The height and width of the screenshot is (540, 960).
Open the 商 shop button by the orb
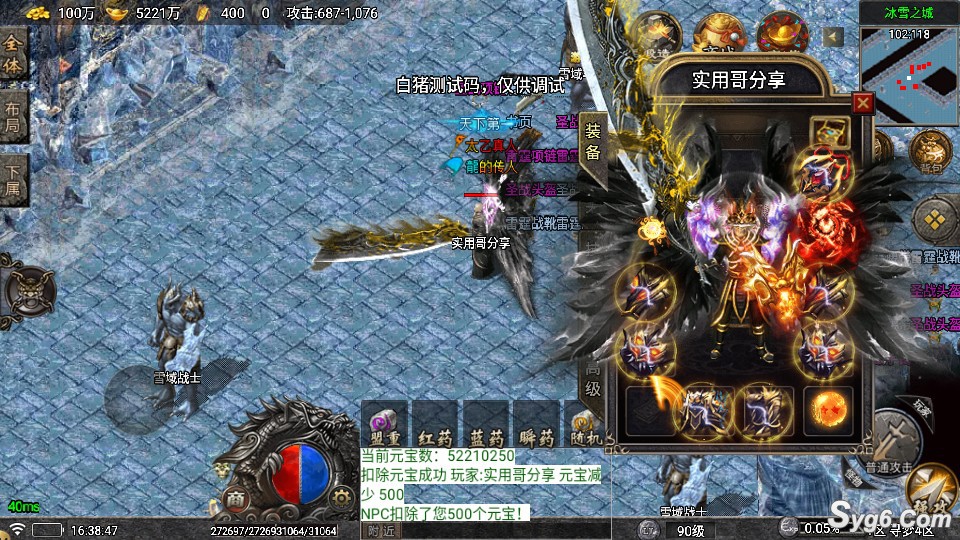pos(235,497)
